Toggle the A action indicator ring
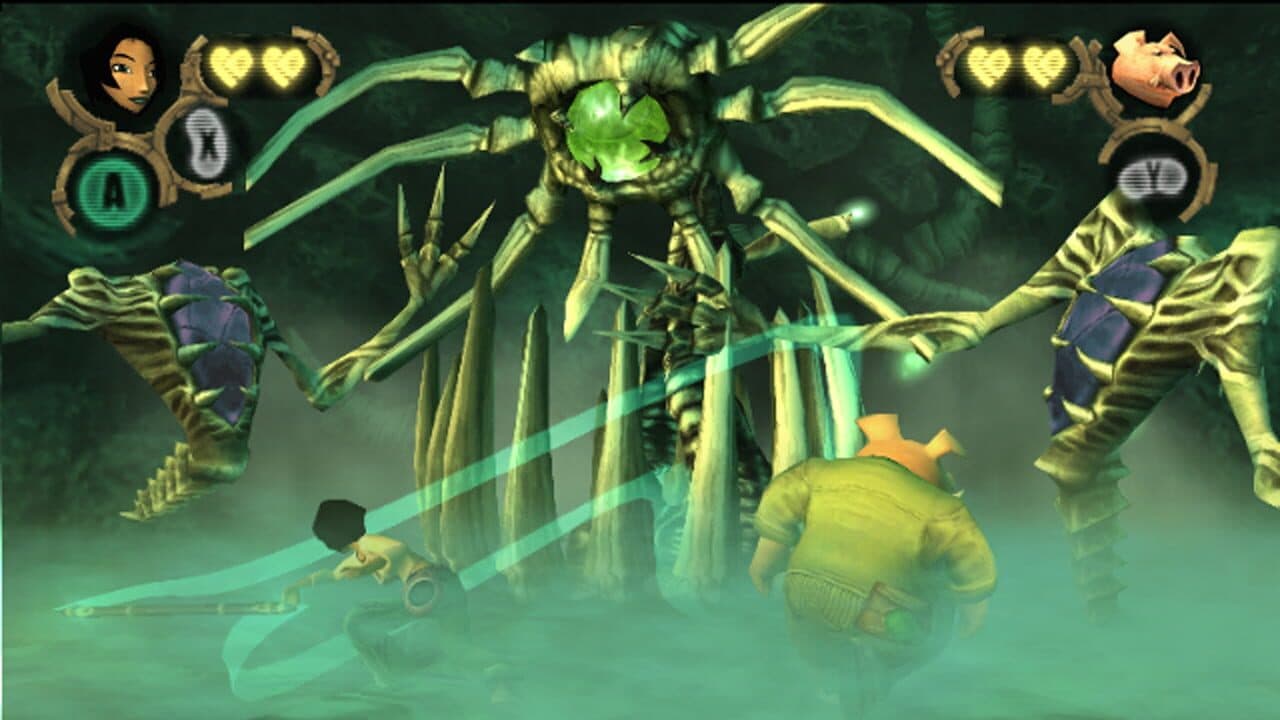Viewport: 1280px width, 720px height. [113, 186]
